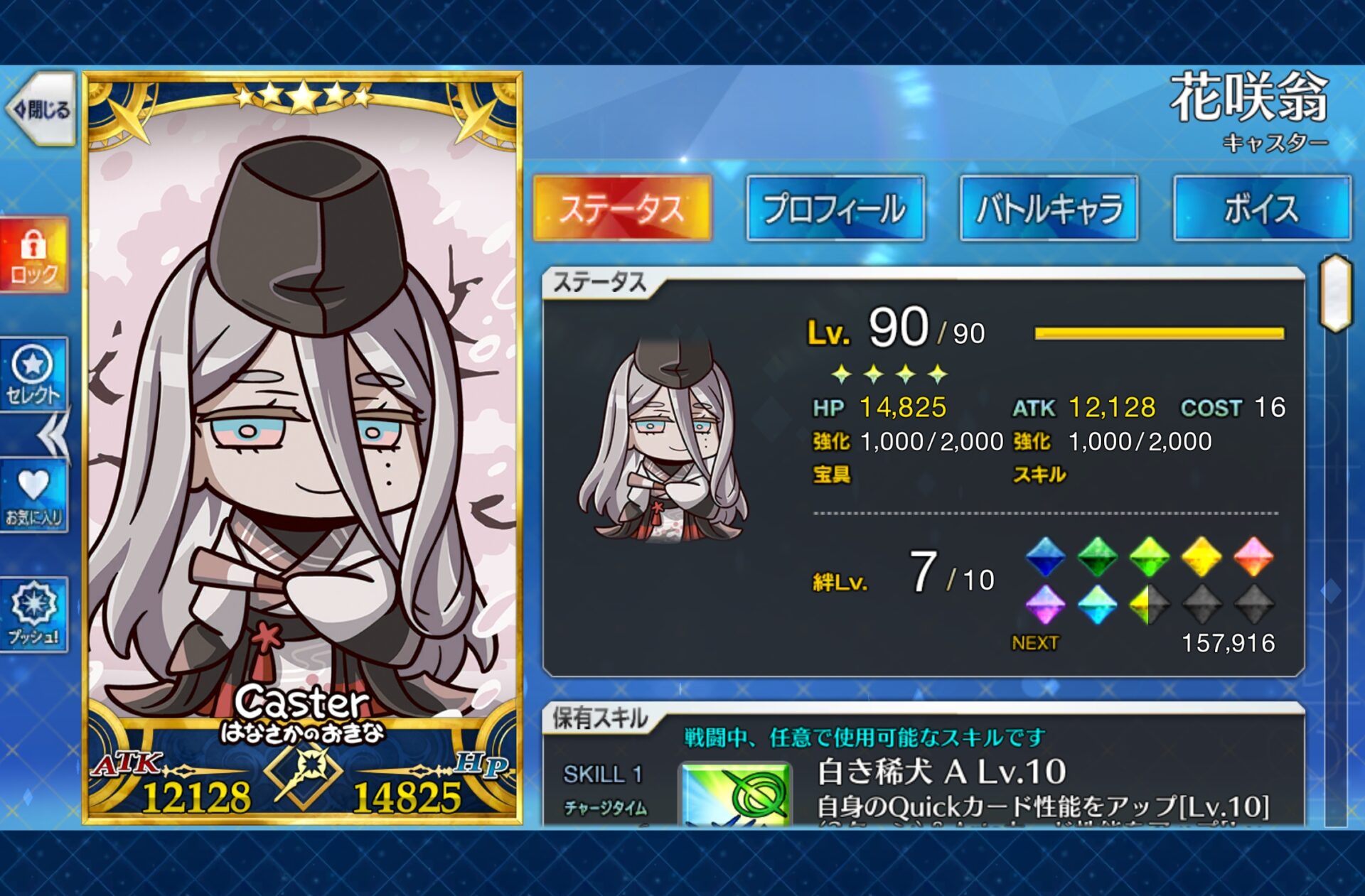1365x896 pixels.
Task: Tap the プッシュ! push button
Action: tap(33, 614)
